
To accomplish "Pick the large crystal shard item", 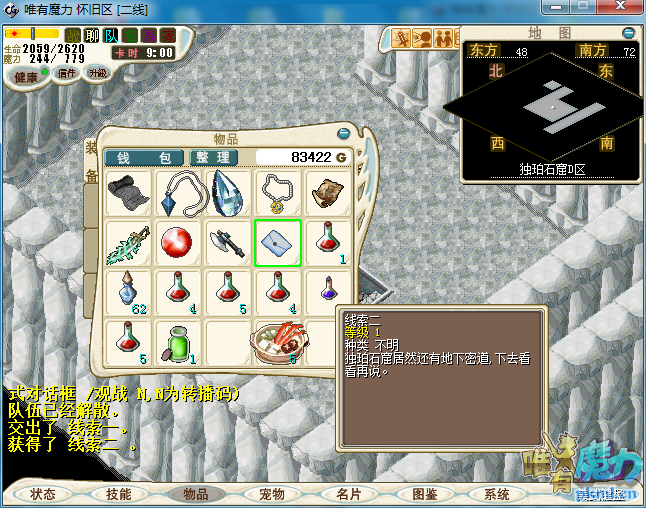I will (228, 193).
